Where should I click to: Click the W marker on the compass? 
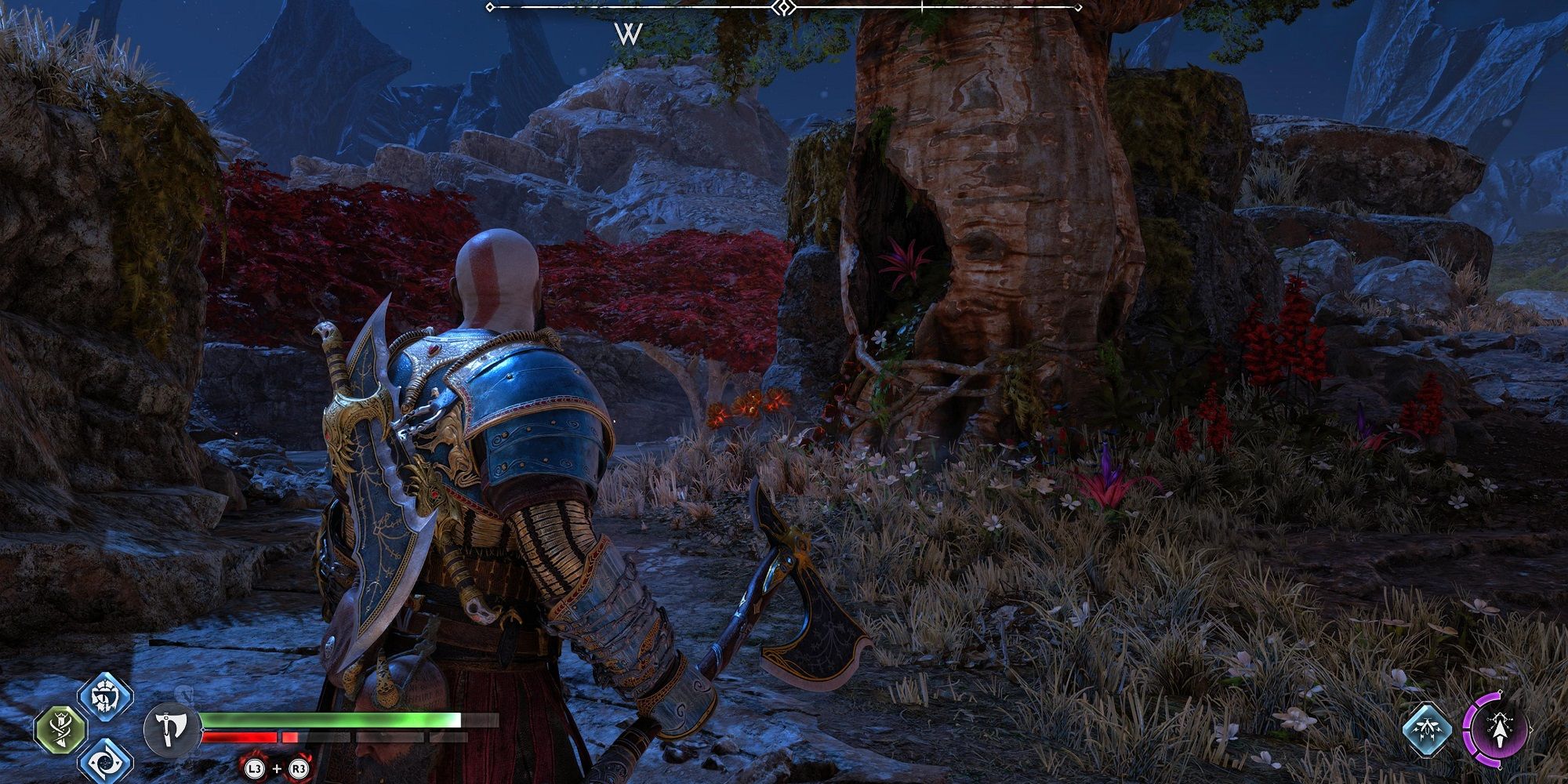point(626,33)
